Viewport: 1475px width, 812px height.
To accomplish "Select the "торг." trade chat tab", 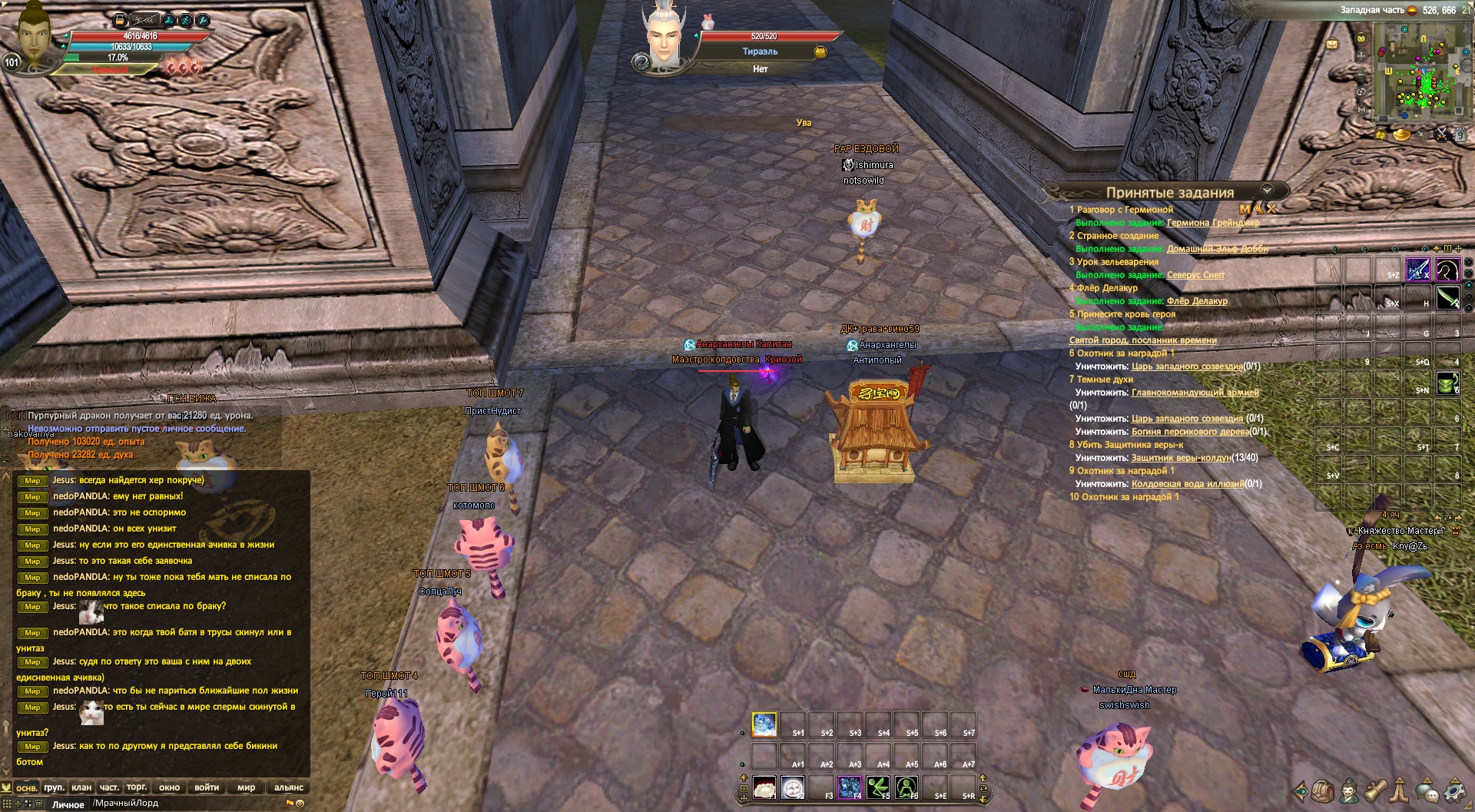I will [x=137, y=787].
